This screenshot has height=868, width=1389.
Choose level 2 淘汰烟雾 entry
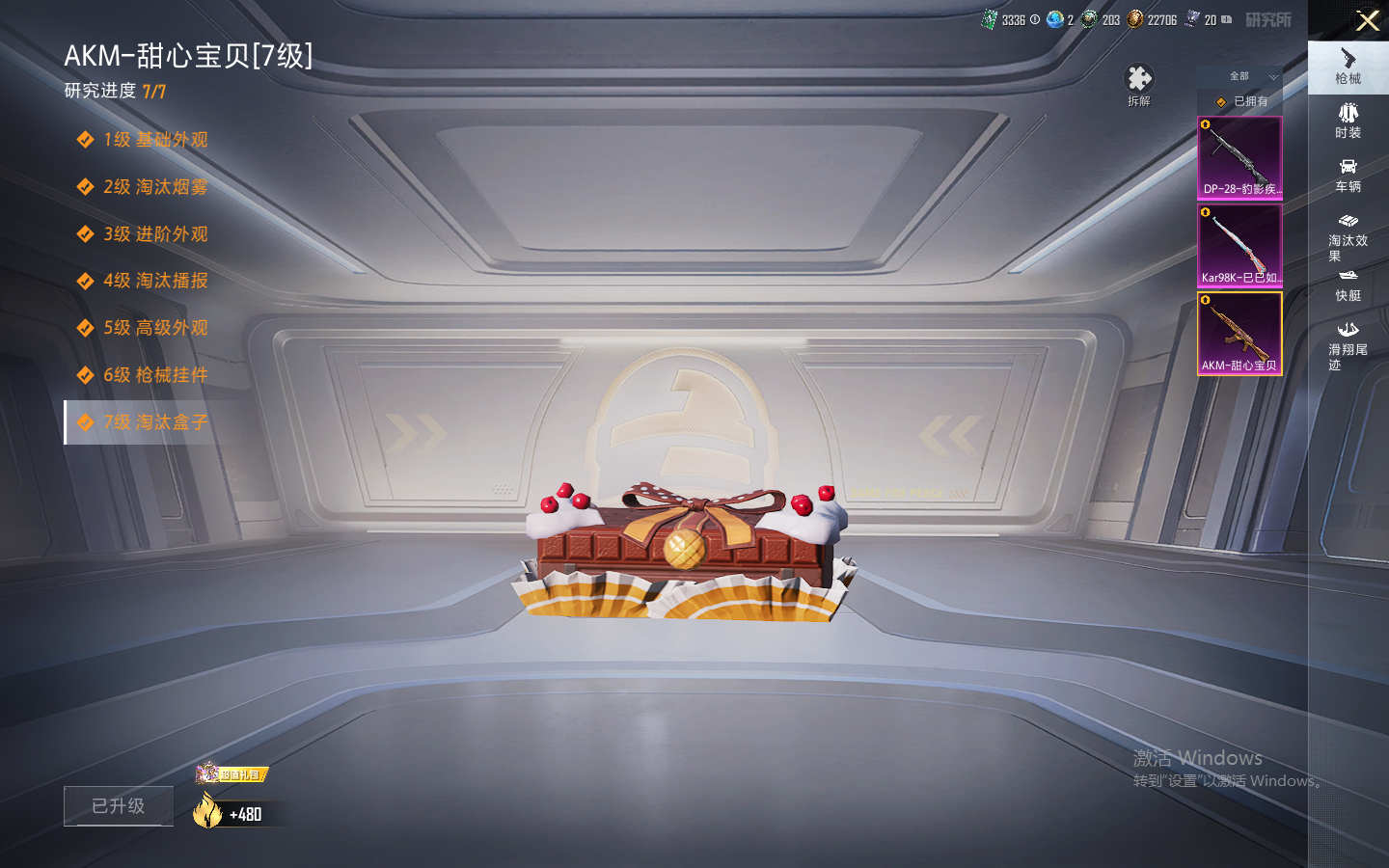point(155,187)
